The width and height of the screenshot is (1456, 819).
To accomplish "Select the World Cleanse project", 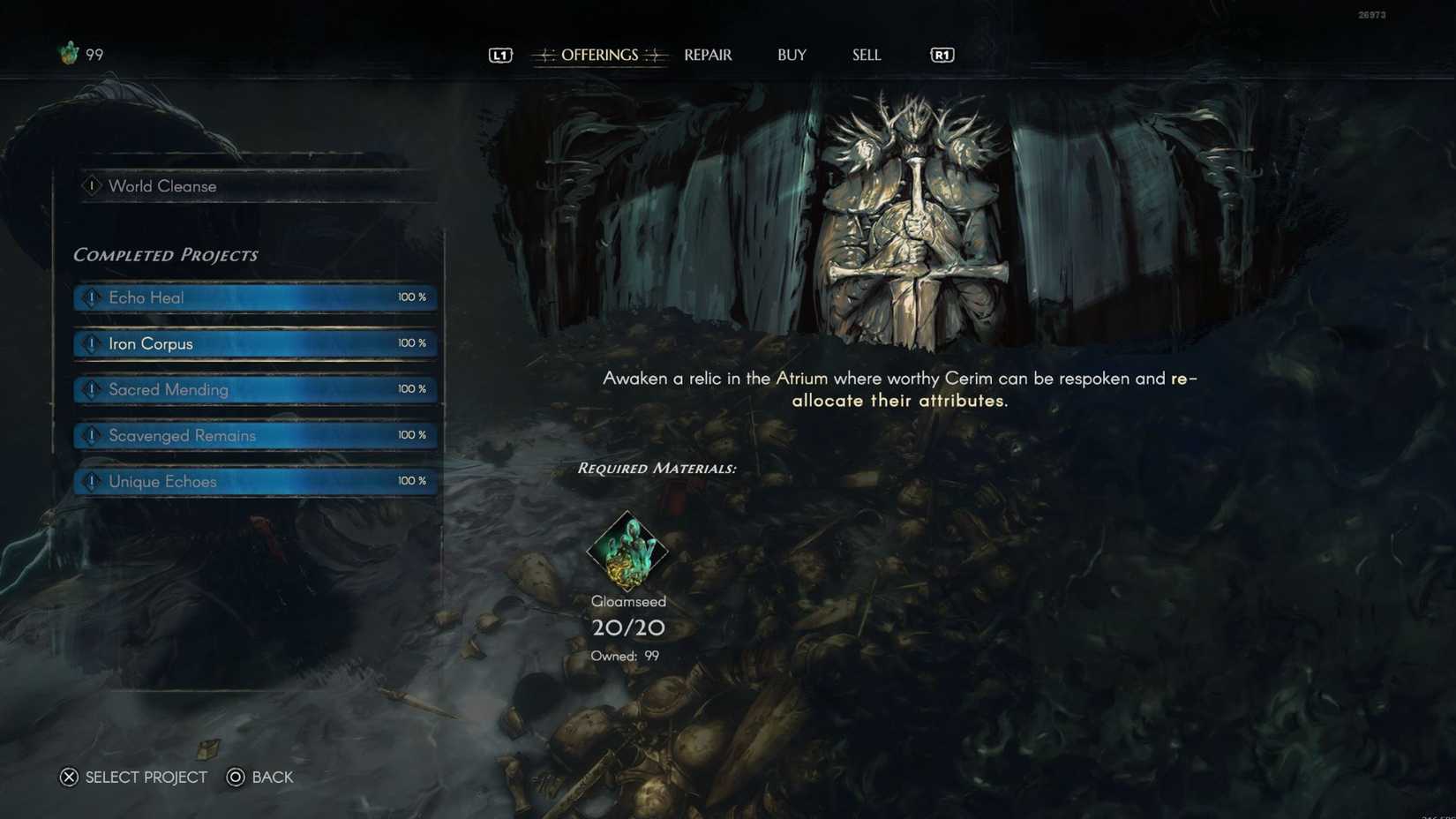I will pos(256,186).
